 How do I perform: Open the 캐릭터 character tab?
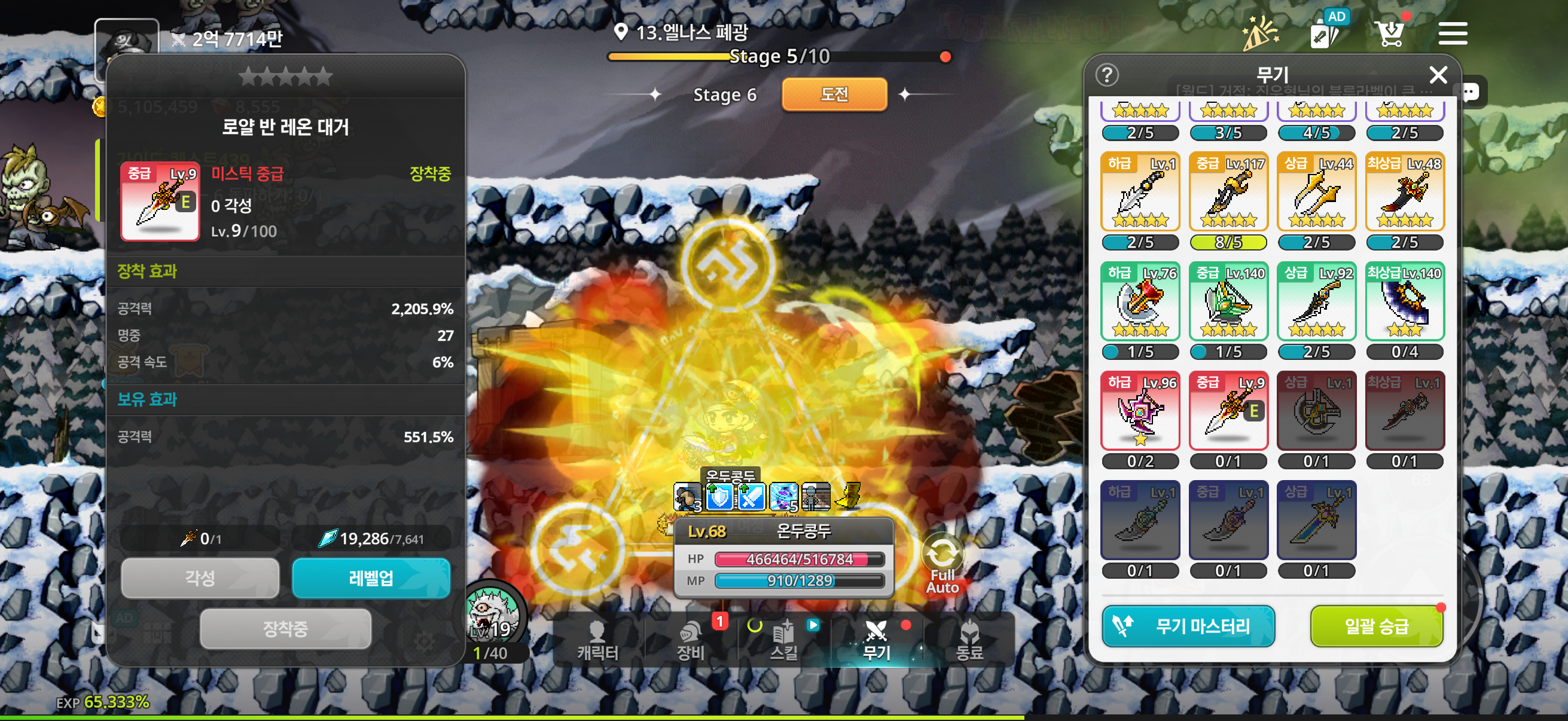point(597,641)
